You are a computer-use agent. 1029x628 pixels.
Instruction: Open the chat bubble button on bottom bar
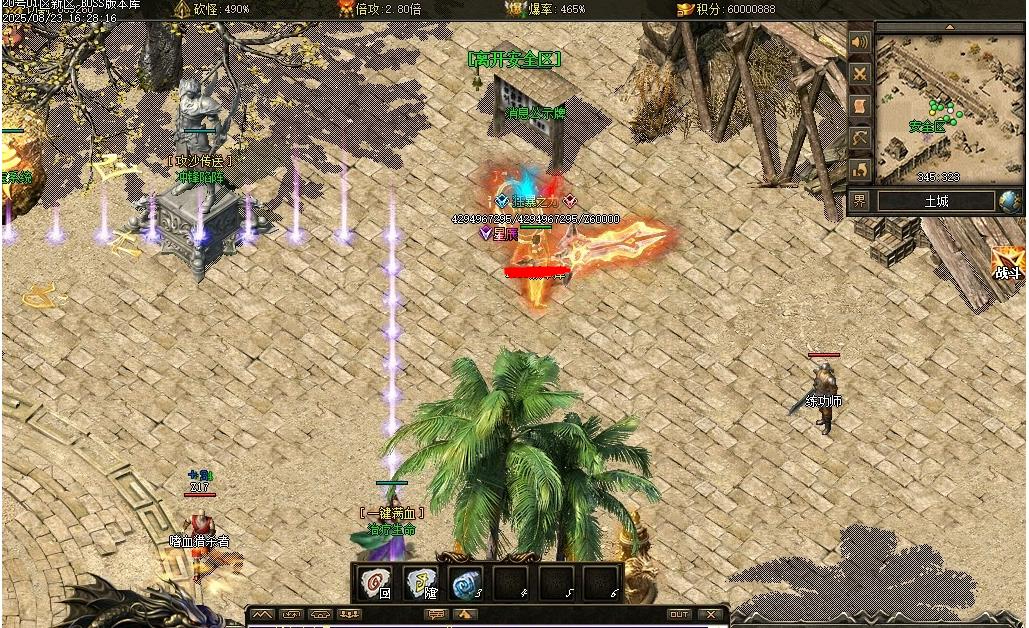pyautogui.click(x=436, y=614)
